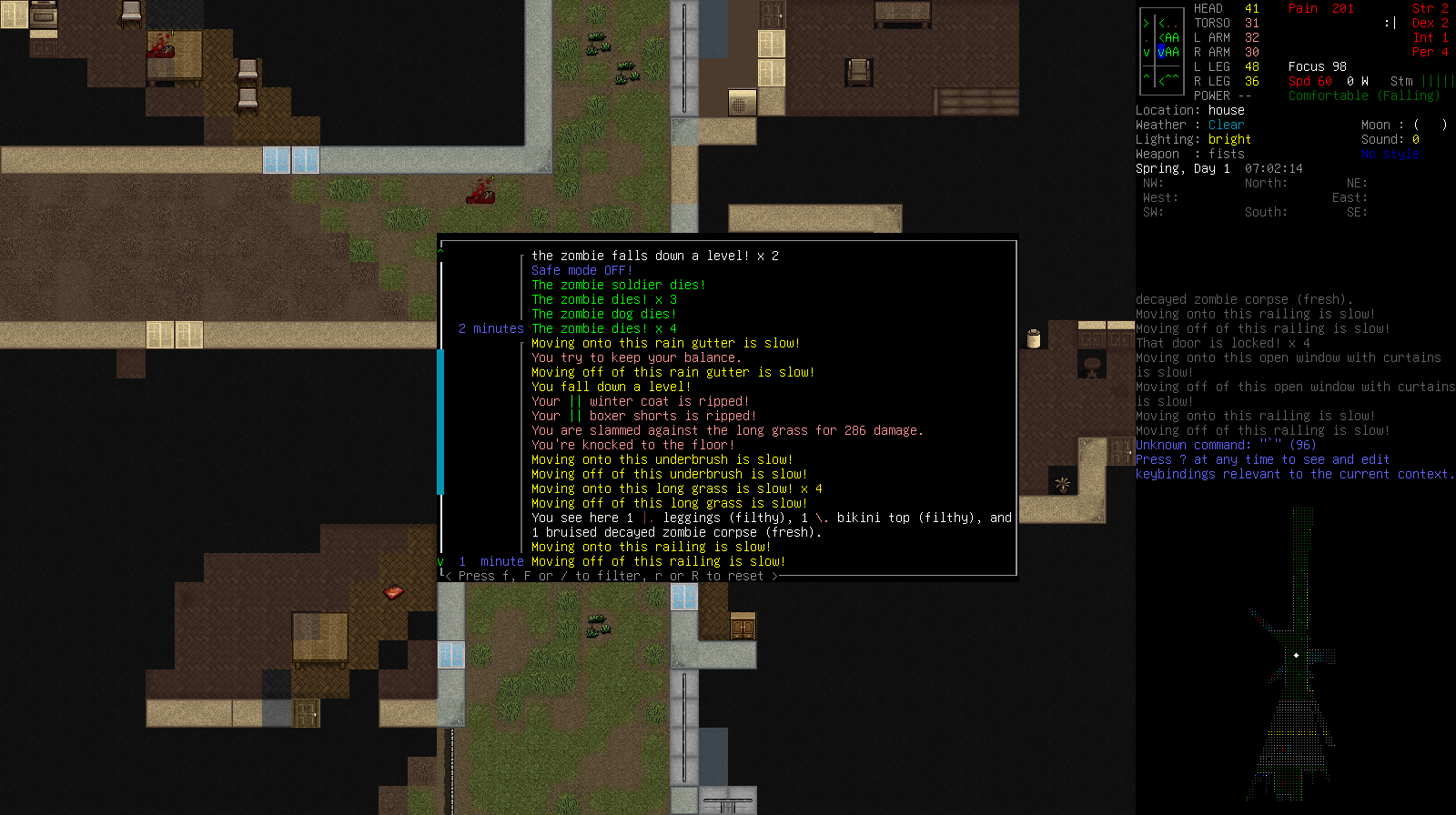This screenshot has width=1456, height=815.
Task: Click the green stamina bars indicator
Action: [1440, 81]
